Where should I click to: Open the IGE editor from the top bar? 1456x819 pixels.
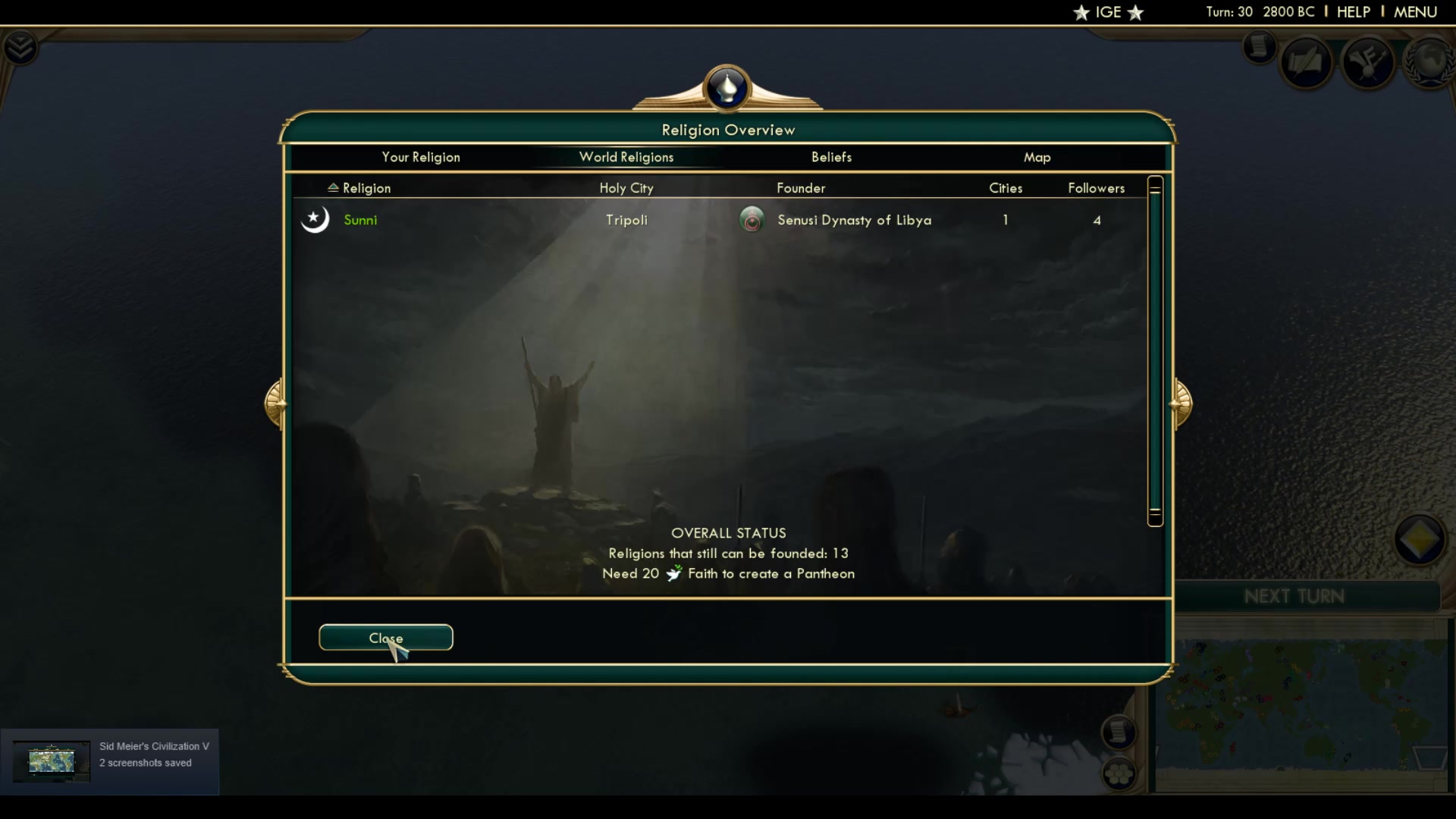(1108, 12)
